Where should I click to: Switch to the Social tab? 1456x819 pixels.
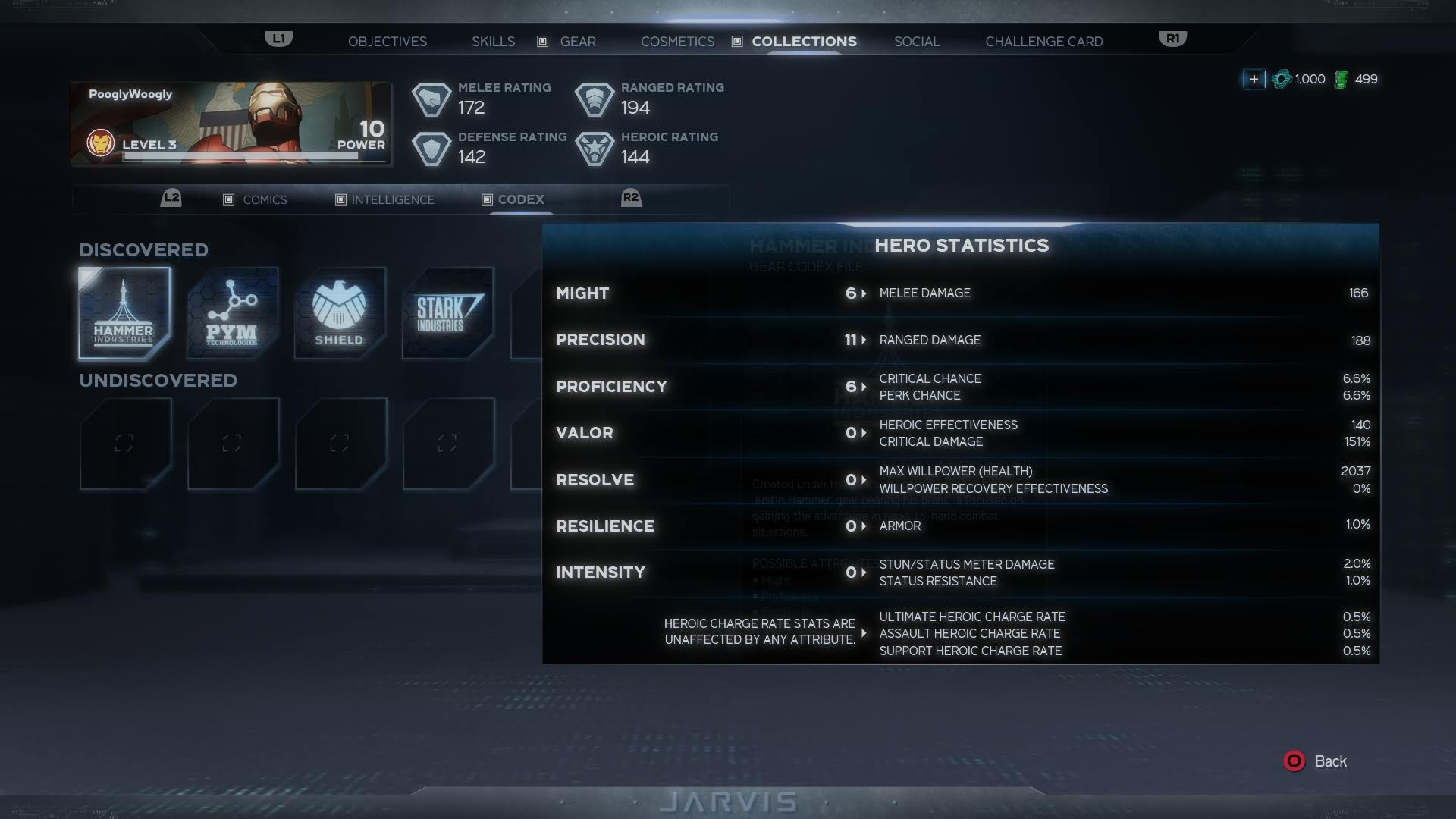916,42
